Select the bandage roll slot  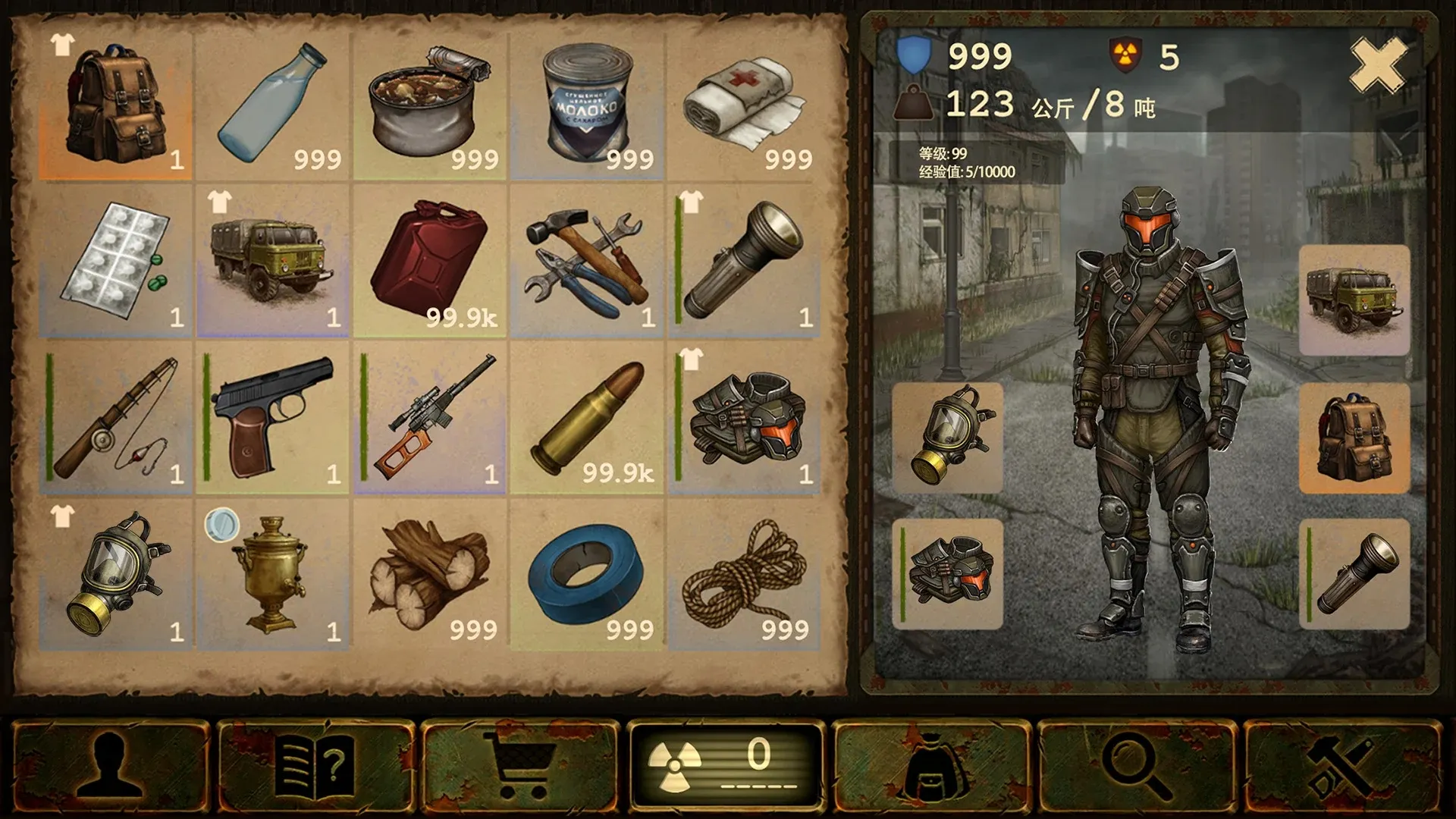click(x=744, y=105)
